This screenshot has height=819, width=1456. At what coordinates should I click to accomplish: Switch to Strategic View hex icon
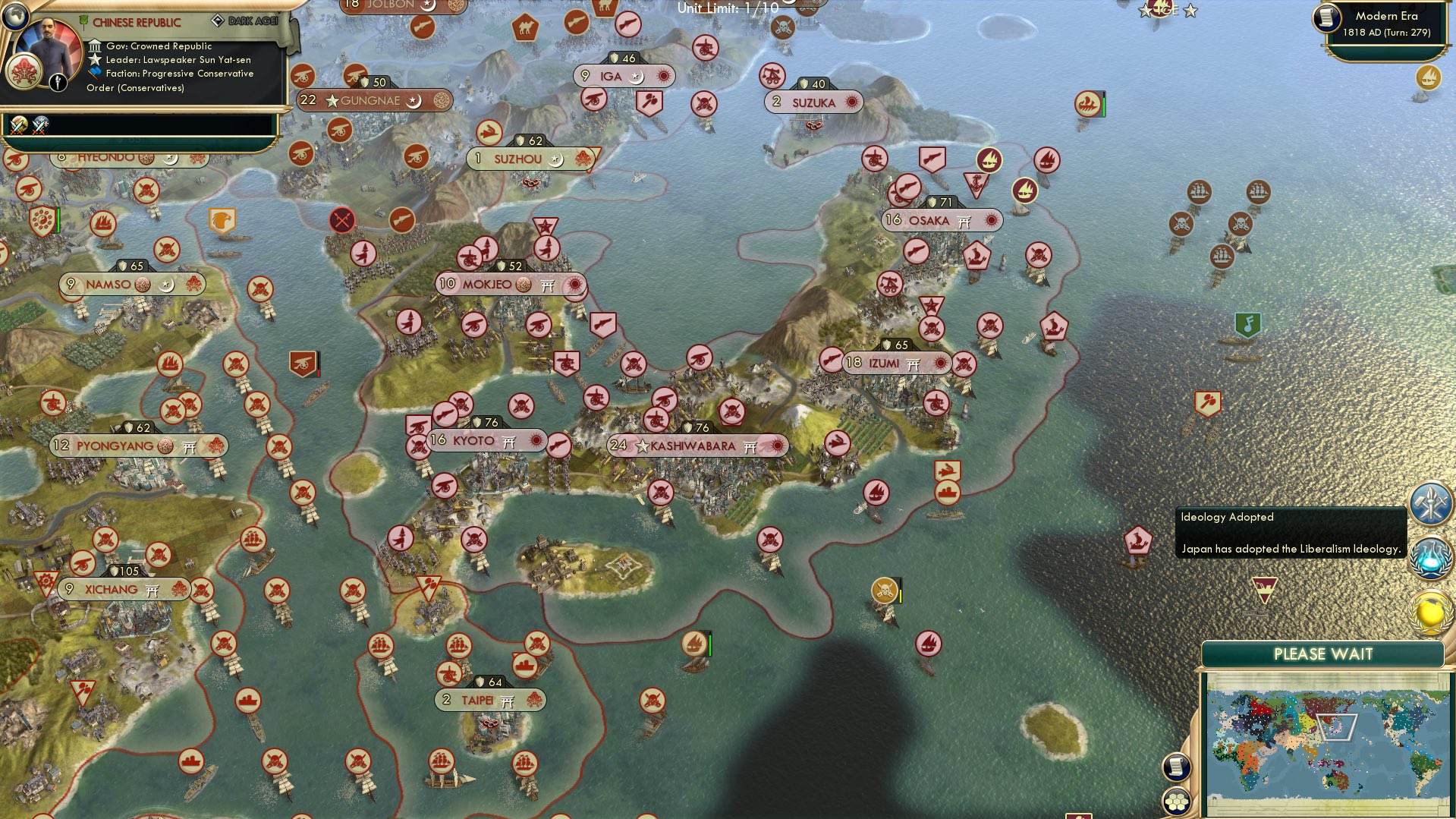[x=1177, y=800]
